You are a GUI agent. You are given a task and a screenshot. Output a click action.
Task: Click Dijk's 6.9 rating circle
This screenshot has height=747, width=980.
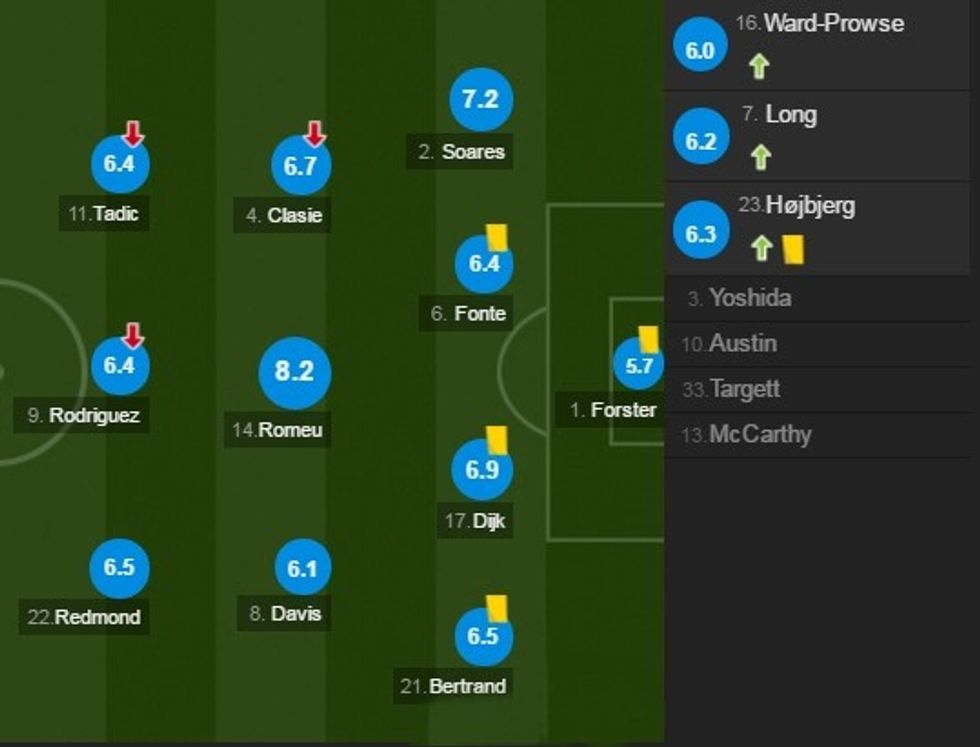482,470
